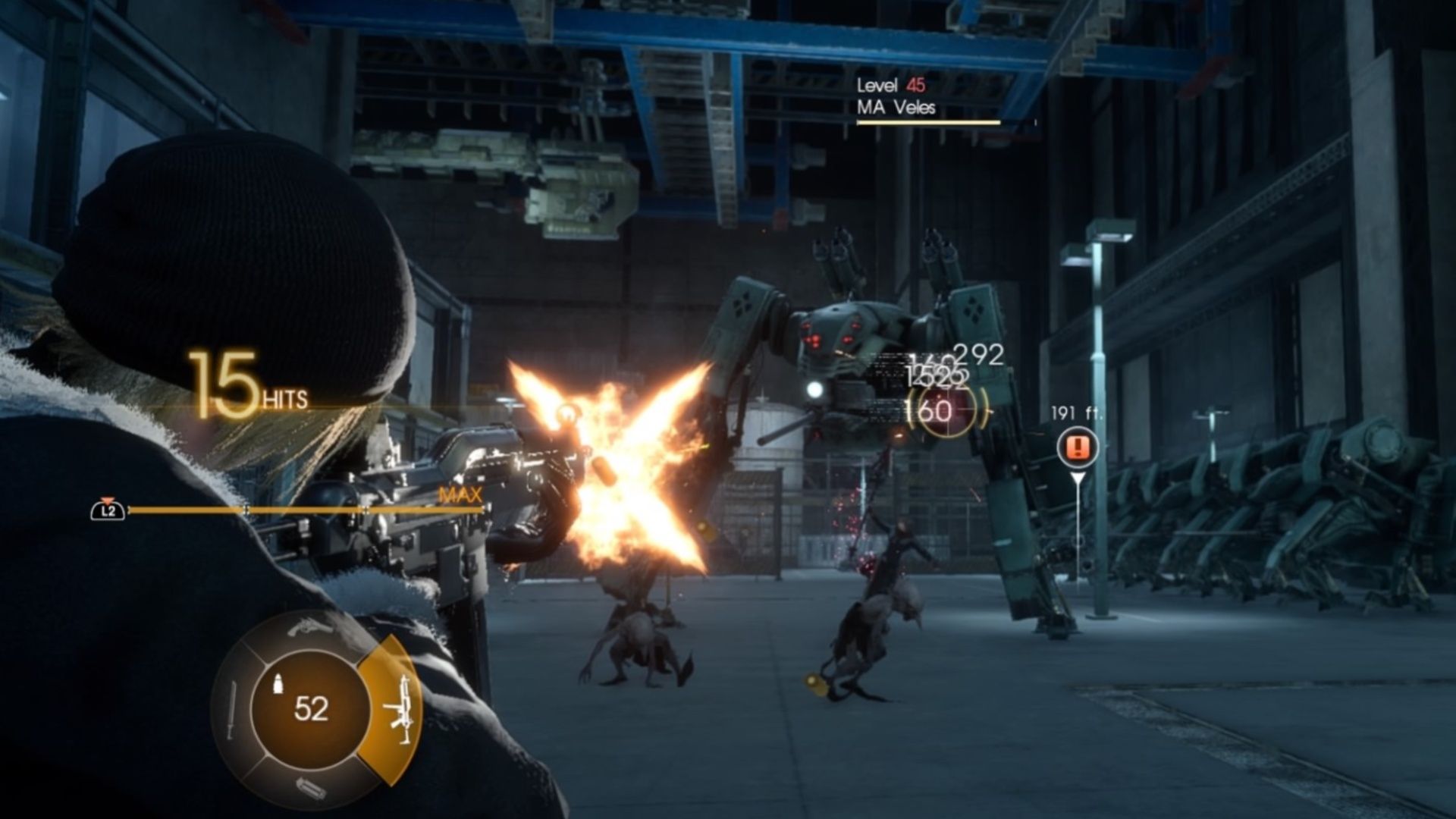Click the MAX label on the charge gauge
Viewport: 1456px width, 819px height.
tap(459, 494)
